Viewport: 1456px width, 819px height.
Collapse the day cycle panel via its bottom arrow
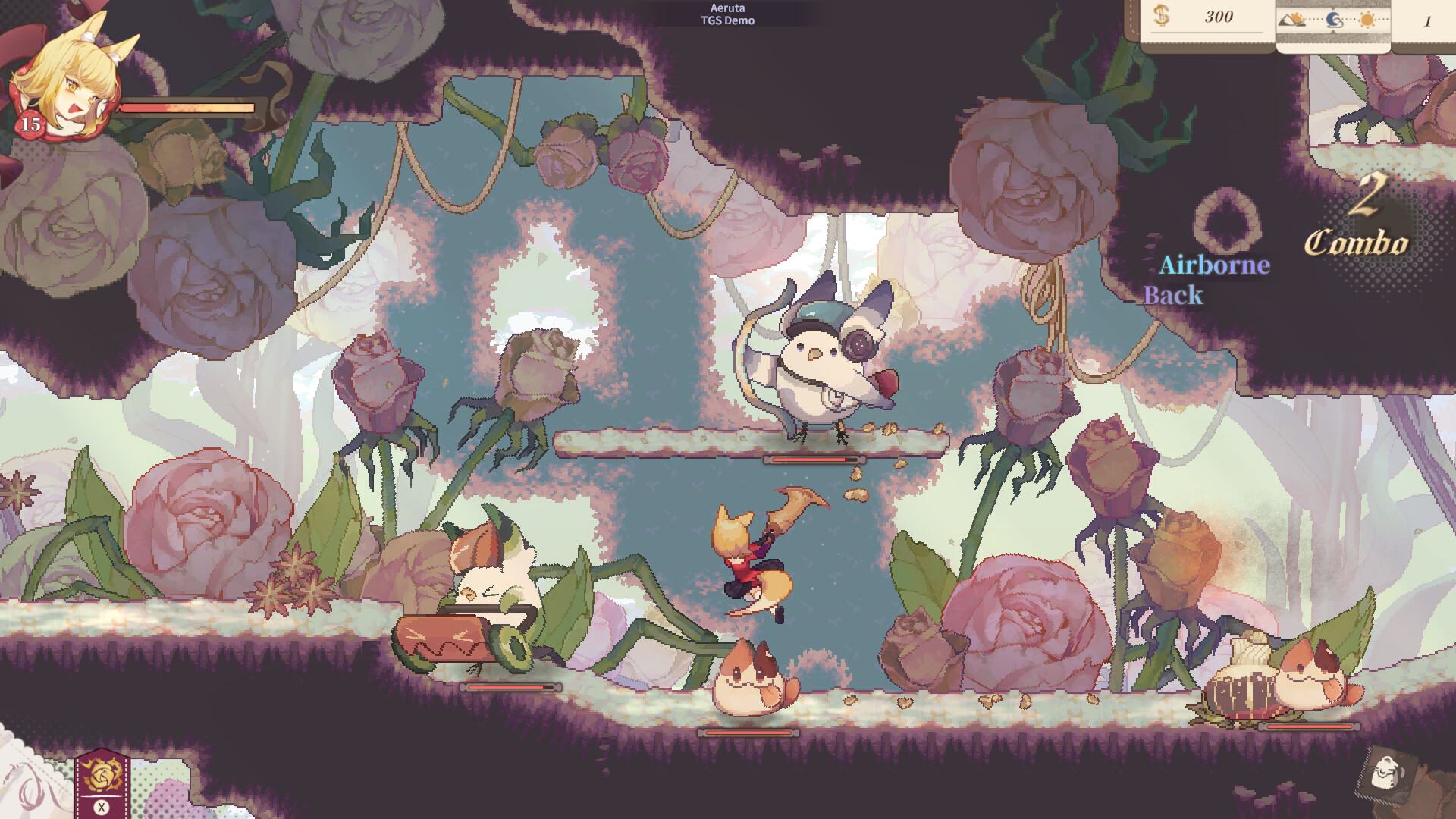point(1334,33)
